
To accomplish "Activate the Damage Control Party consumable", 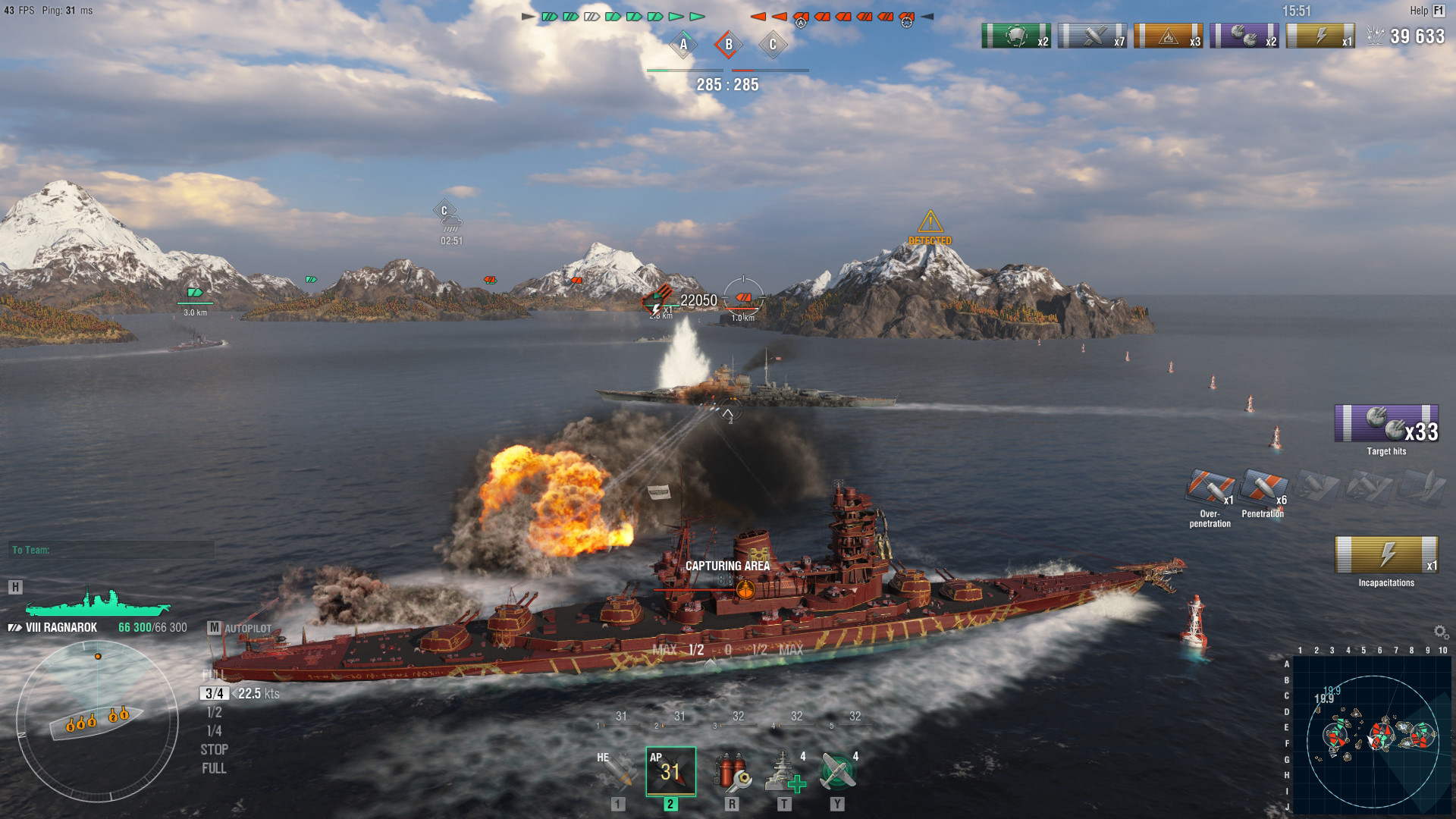I will [x=731, y=772].
